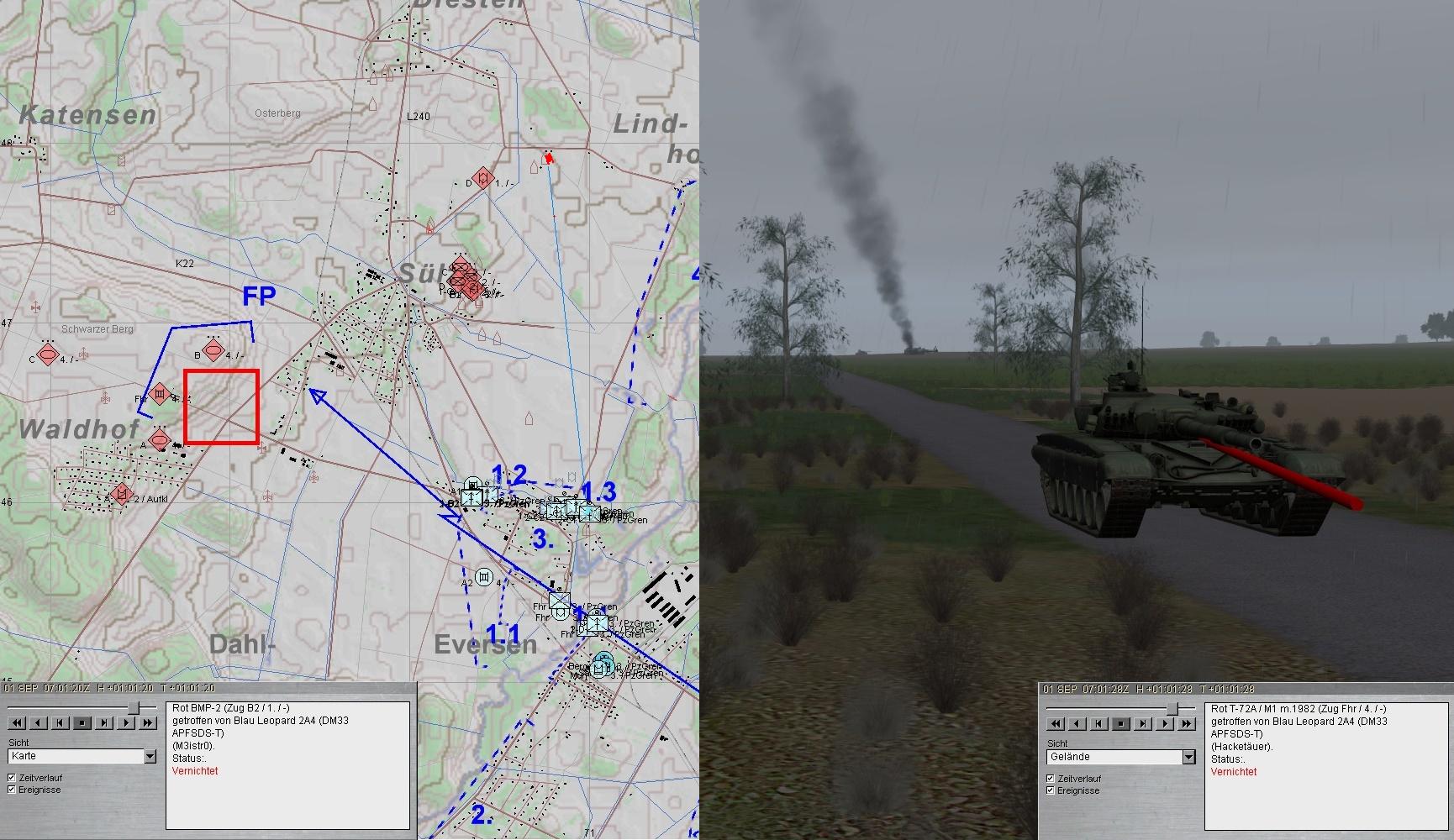The image size is (1454, 840).
Task: Toggle Ereignisse checkbox under the Karte dropdown
Action: (x=12, y=790)
